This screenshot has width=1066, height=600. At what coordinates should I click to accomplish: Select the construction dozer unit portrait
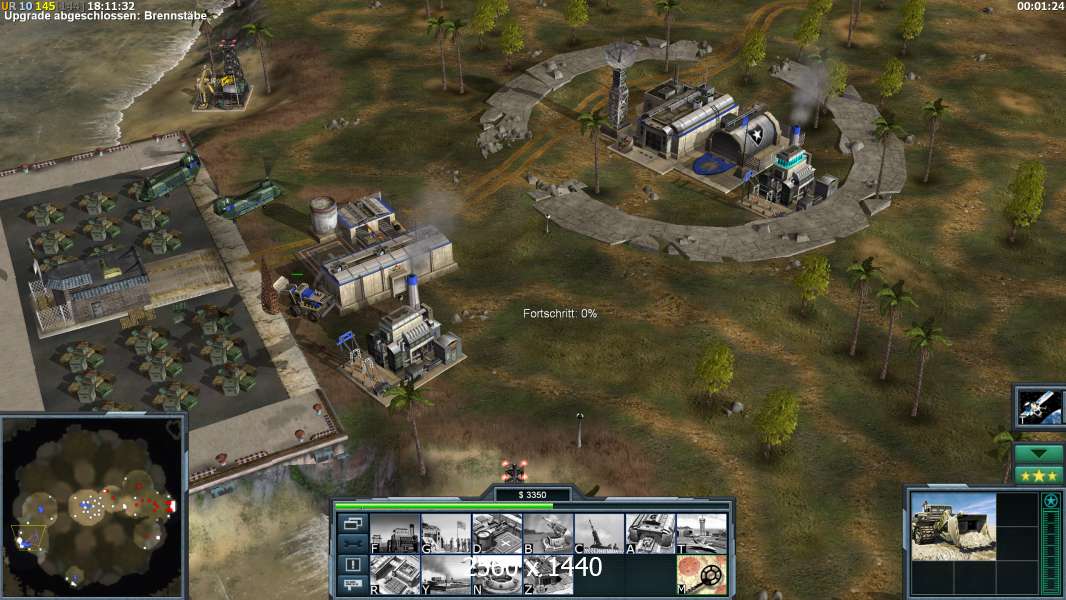(x=953, y=526)
